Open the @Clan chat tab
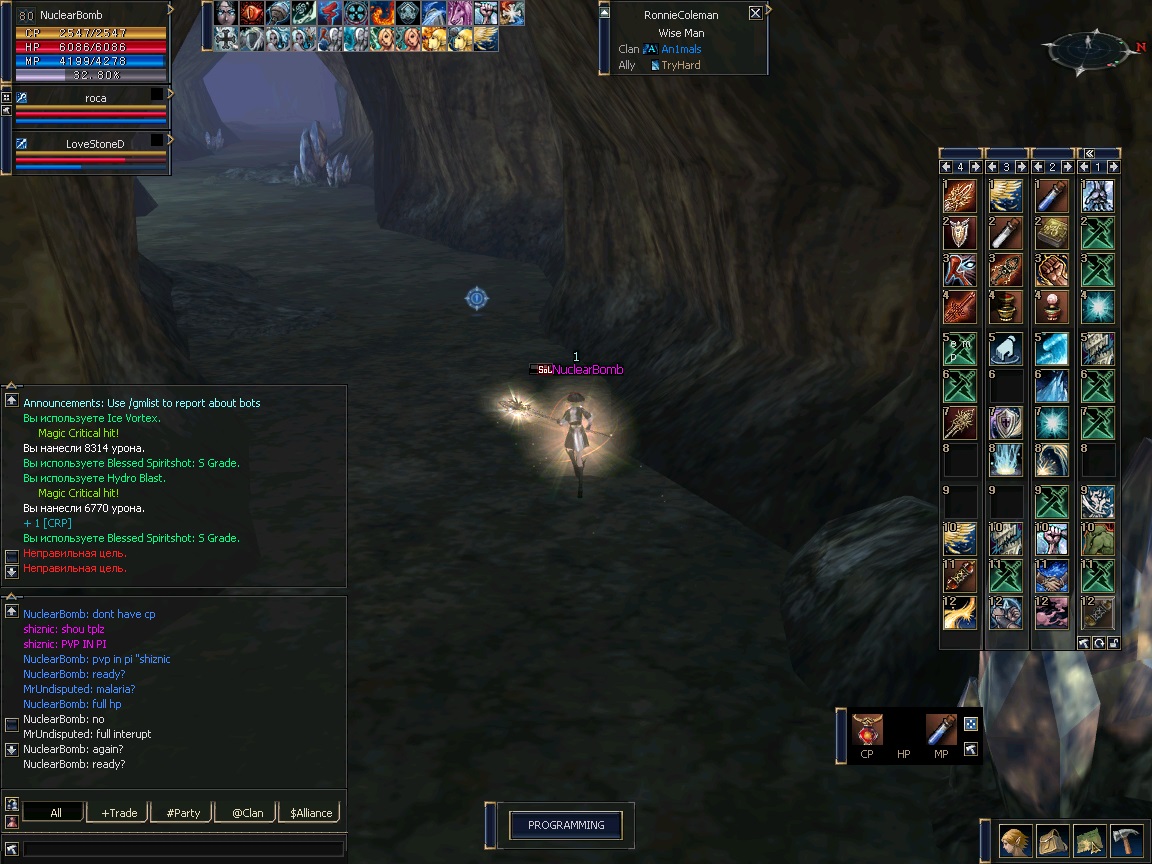The width and height of the screenshot is (1152, 864). tap(248, 813)
